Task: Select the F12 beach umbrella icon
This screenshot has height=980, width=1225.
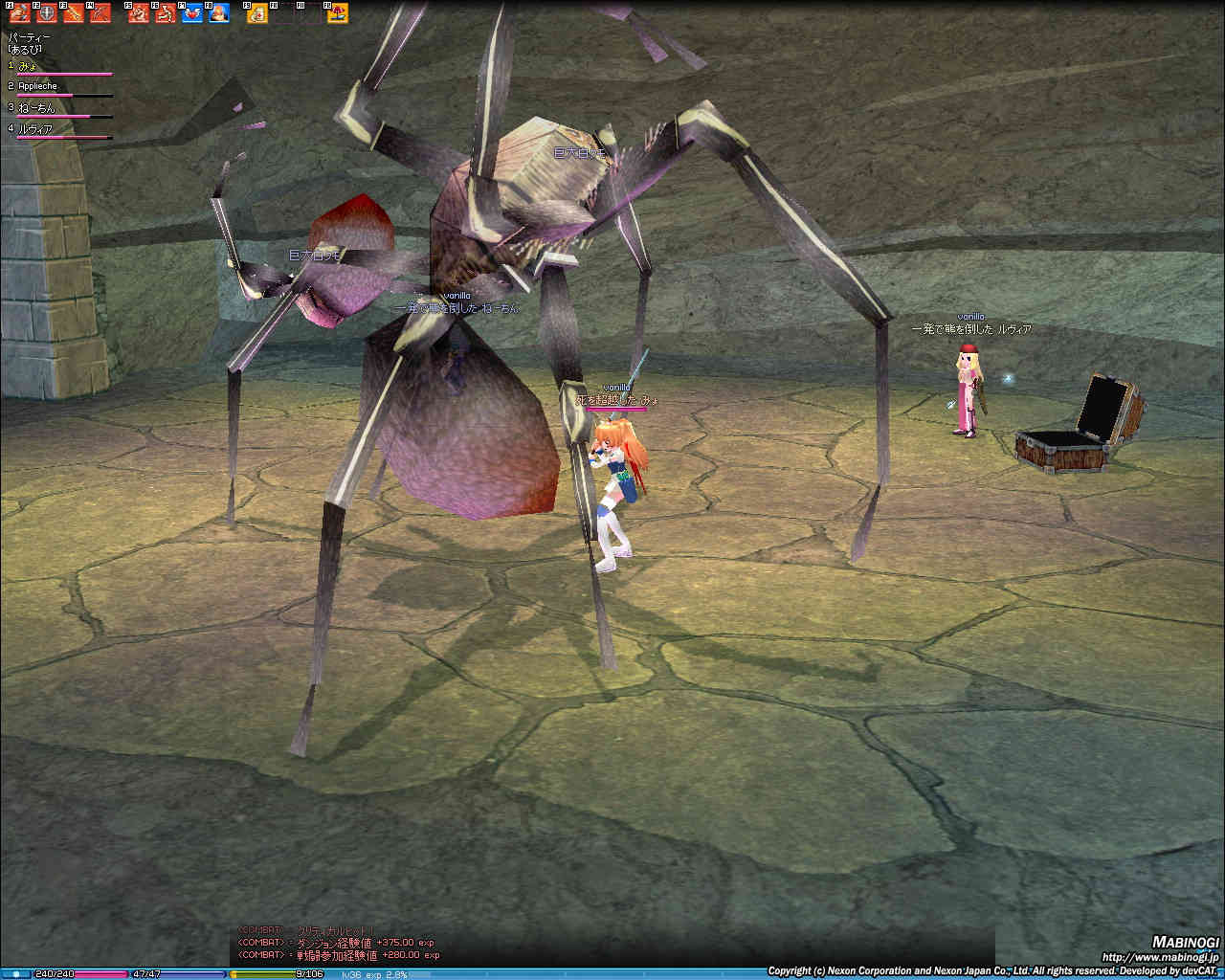Action: pos(338,13)
